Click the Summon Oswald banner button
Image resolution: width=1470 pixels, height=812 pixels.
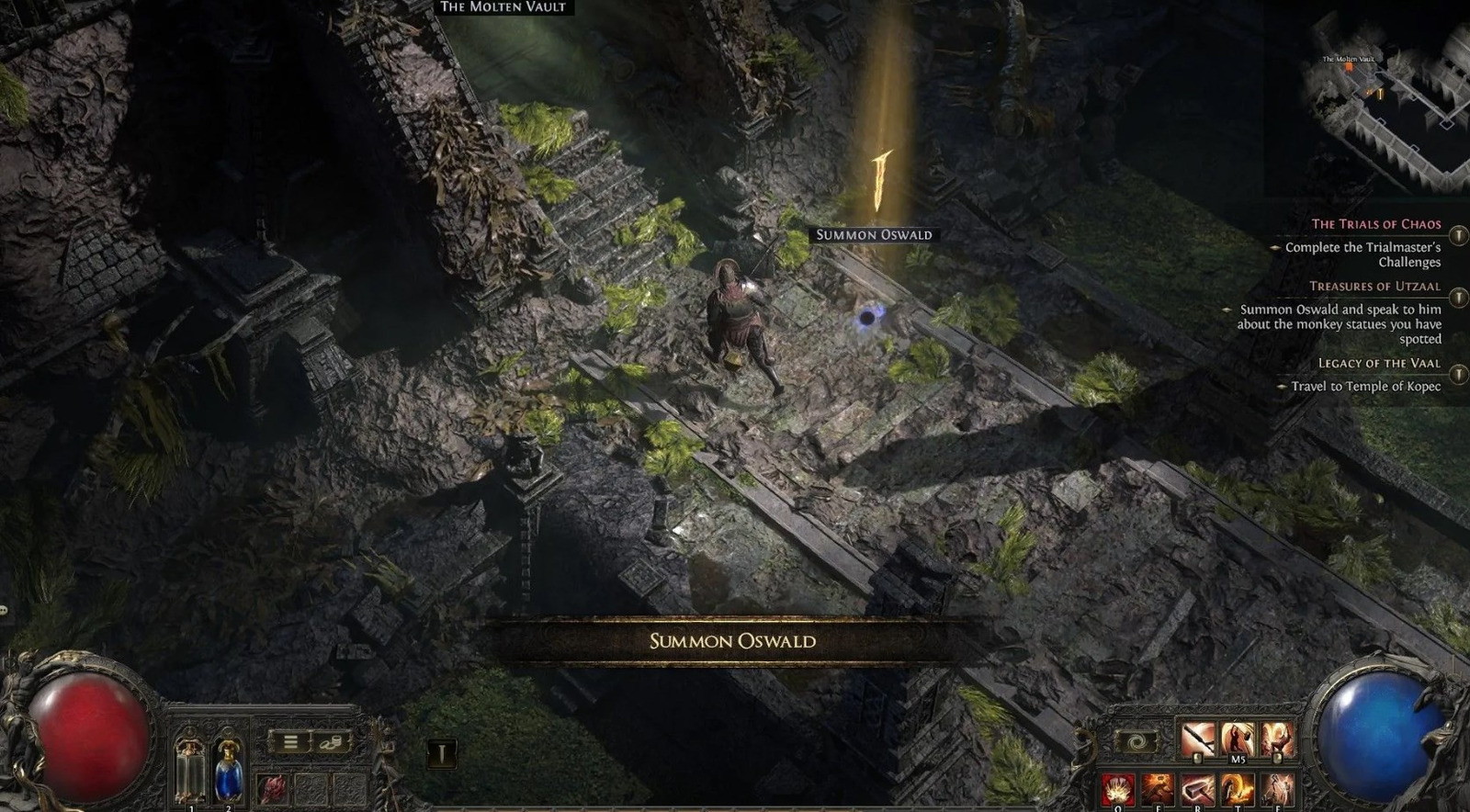(x=732, y=641)
